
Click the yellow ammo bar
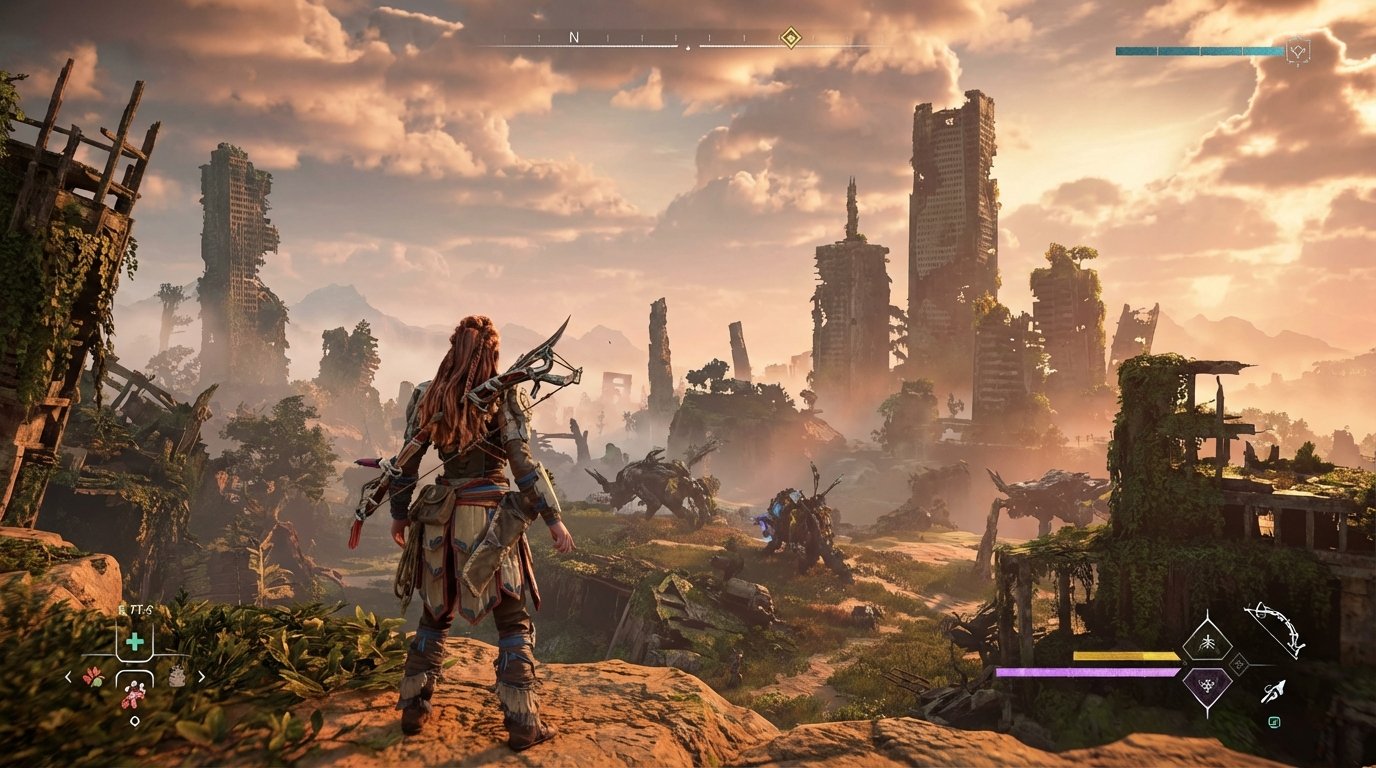coord(1125,657)
